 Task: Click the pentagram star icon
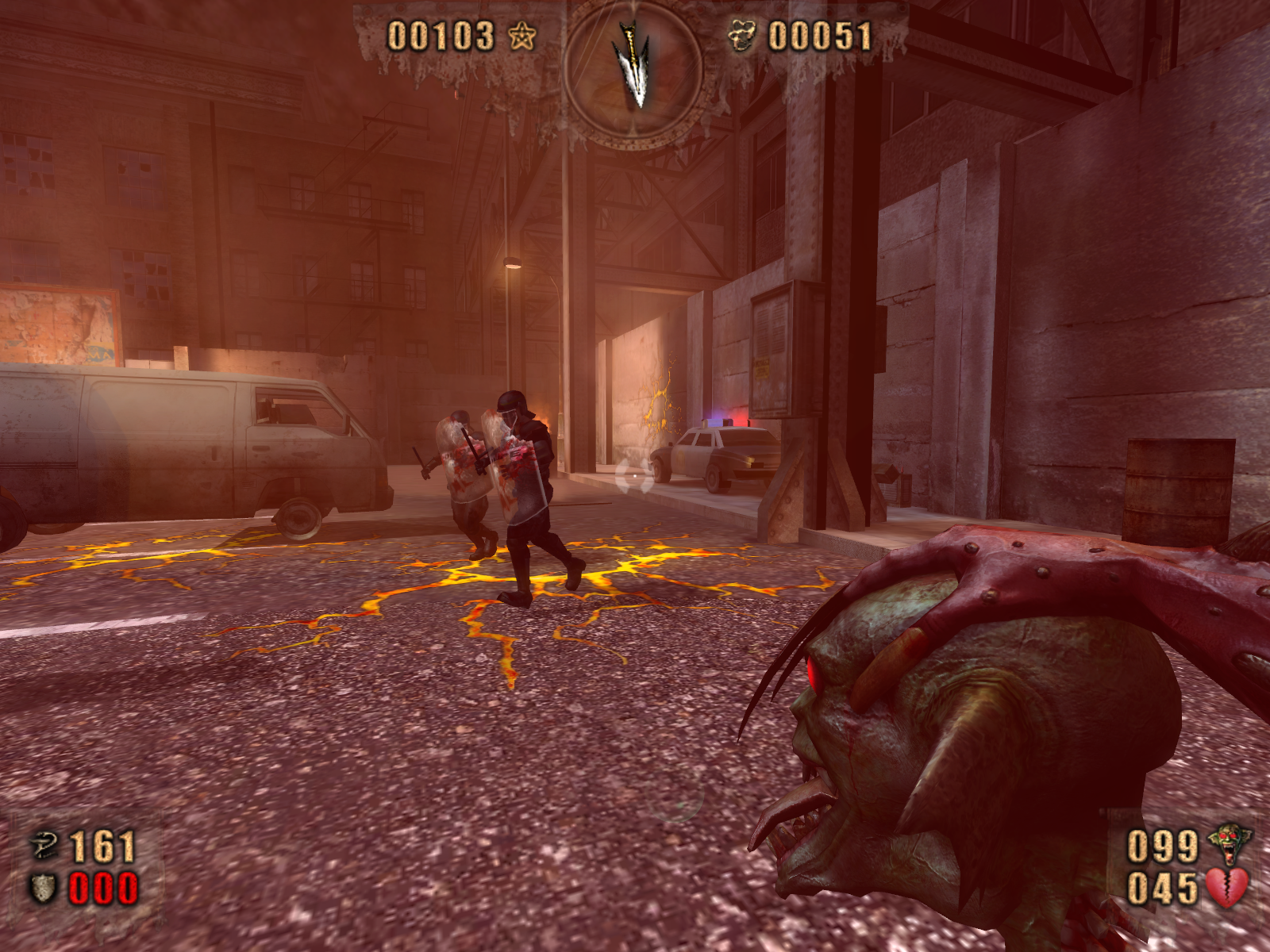(522, 36)
